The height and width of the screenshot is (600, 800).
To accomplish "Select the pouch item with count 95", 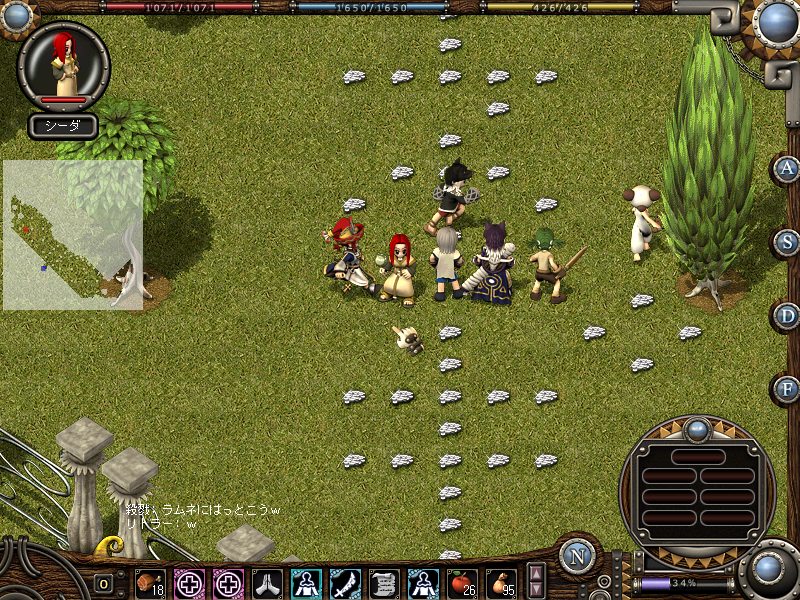I will (x=501, y=582).
